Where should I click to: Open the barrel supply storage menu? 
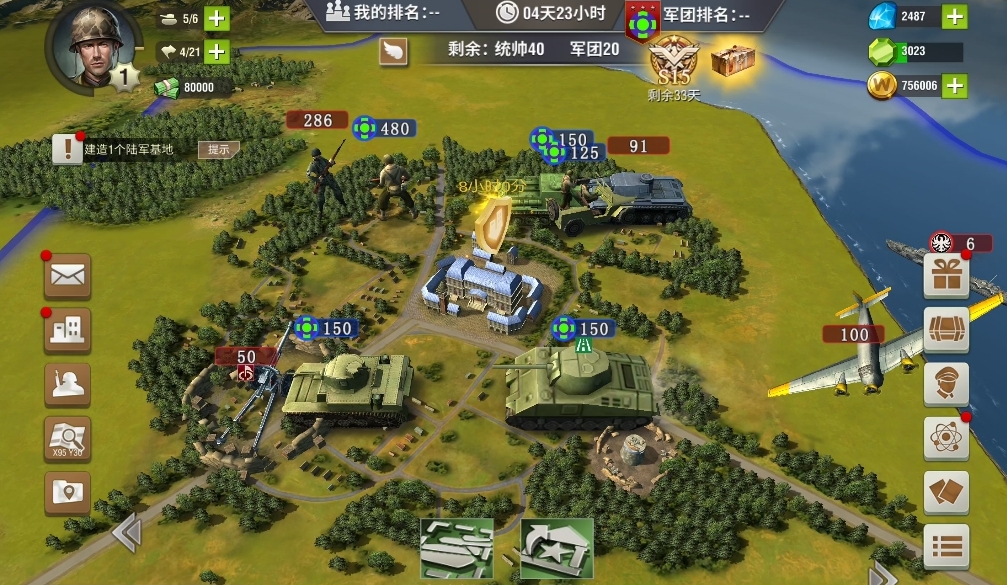click(x=945, y=331)
